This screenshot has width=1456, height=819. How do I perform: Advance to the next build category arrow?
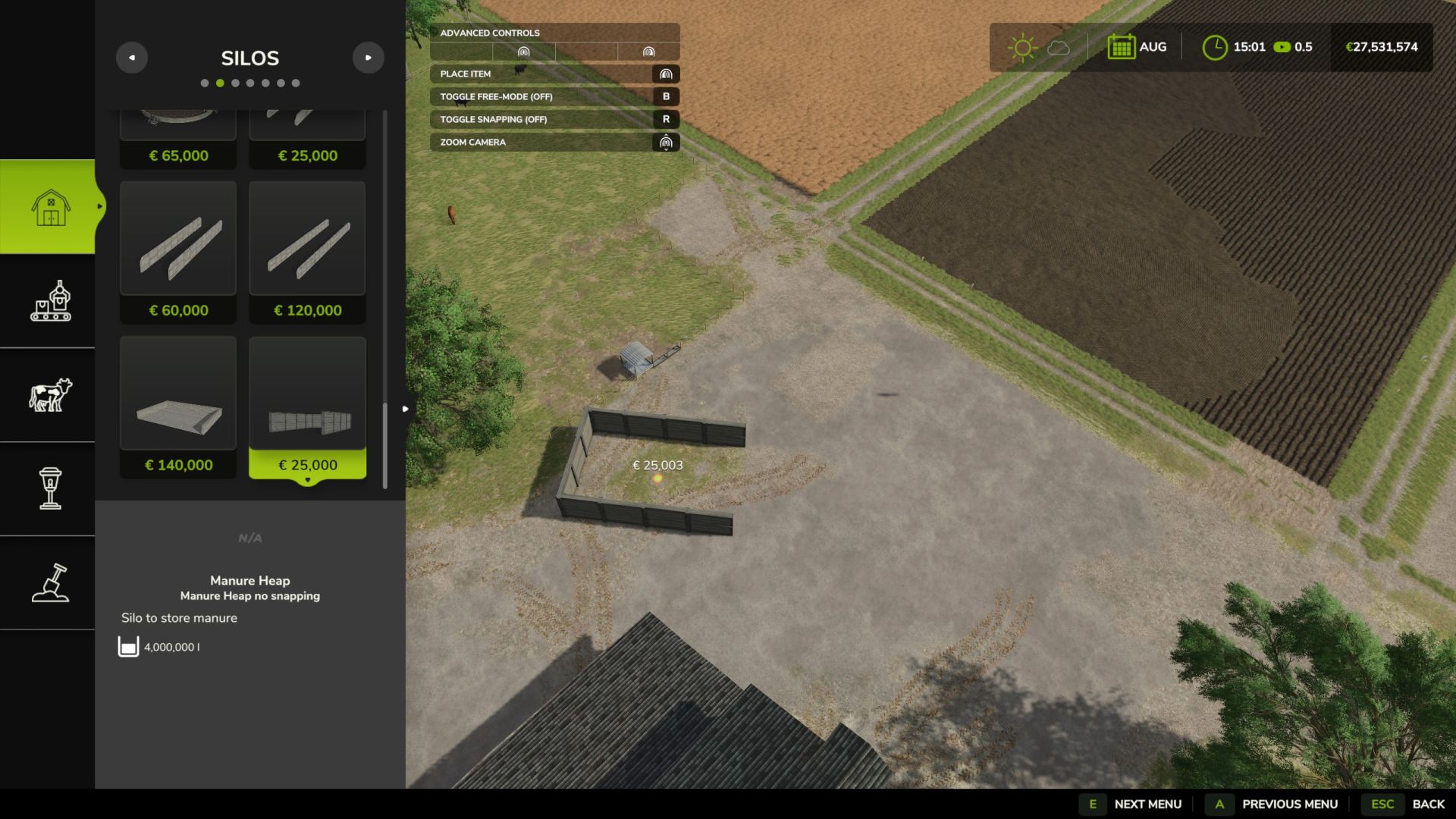coord(369,58)
